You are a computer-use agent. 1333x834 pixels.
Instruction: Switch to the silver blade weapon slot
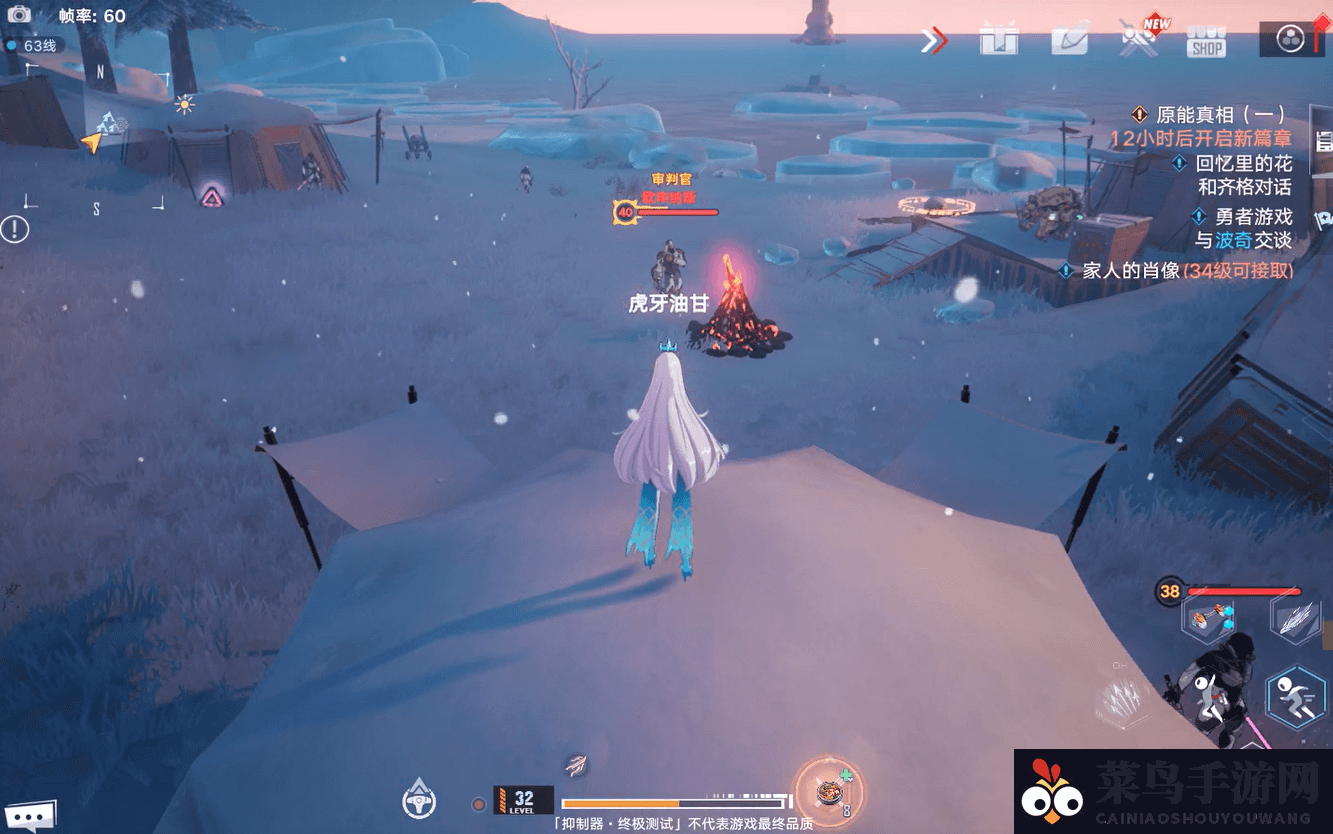pyautogui.click(x=1294, y=618)
